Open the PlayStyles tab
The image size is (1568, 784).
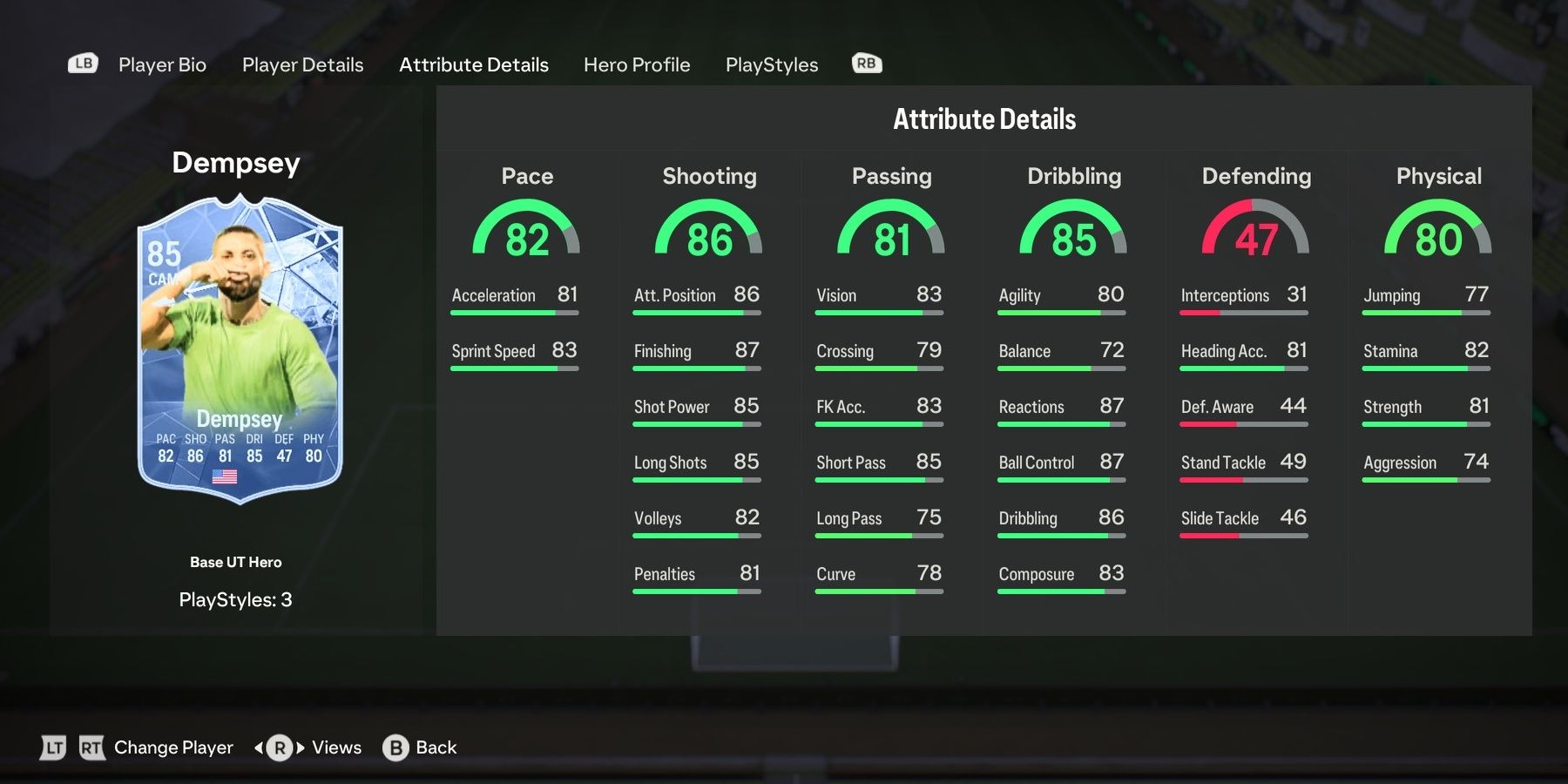point(772,64)
